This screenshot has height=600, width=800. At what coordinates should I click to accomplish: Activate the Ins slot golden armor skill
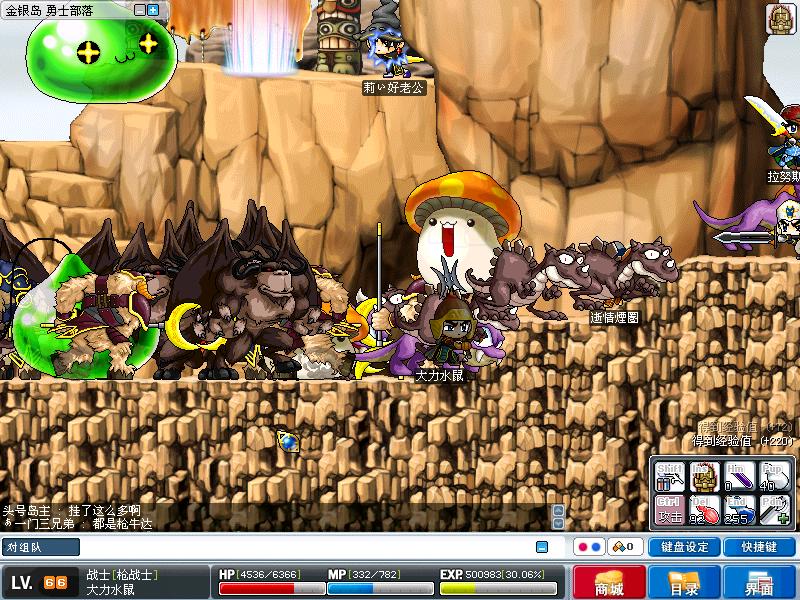click(704, 476)
